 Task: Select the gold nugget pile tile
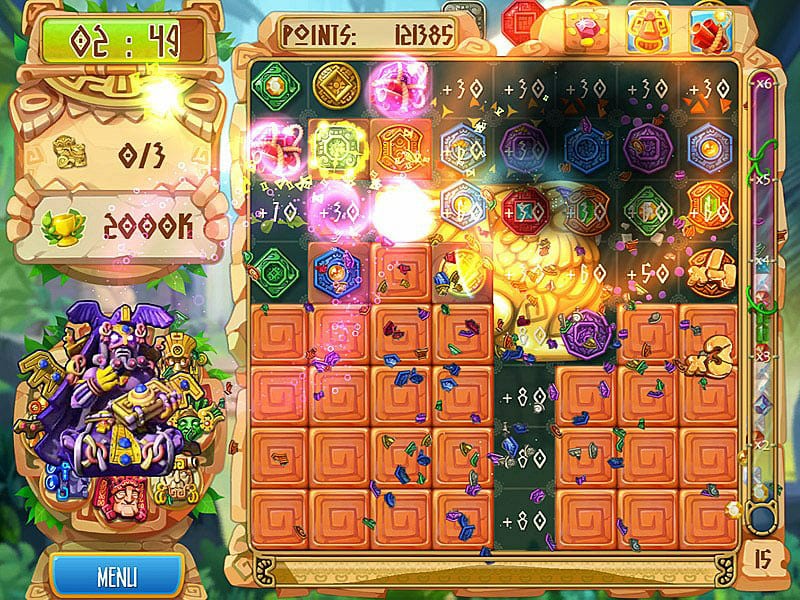click(711, 269)
